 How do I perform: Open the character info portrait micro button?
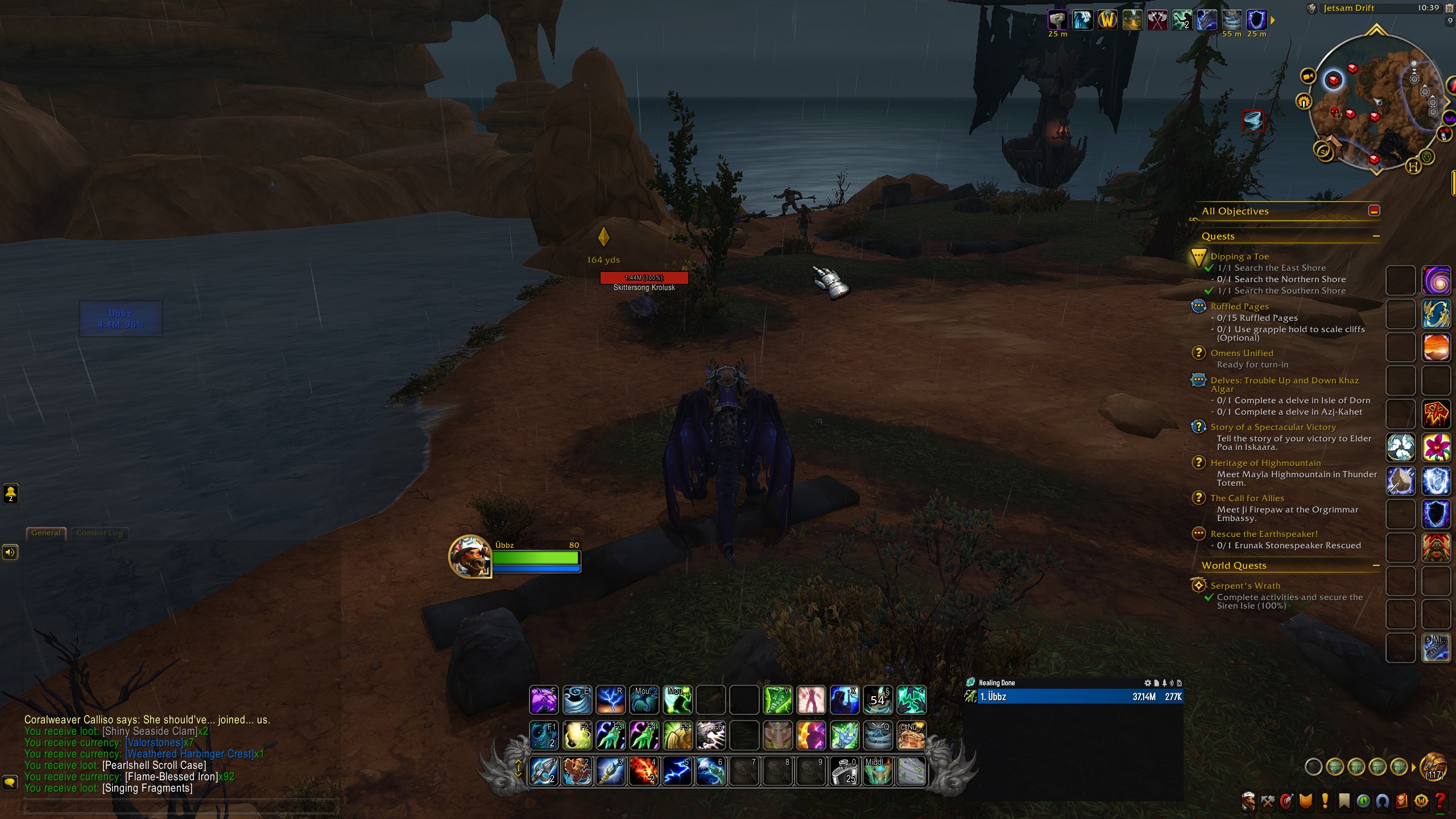click(x=1248, y=801)
